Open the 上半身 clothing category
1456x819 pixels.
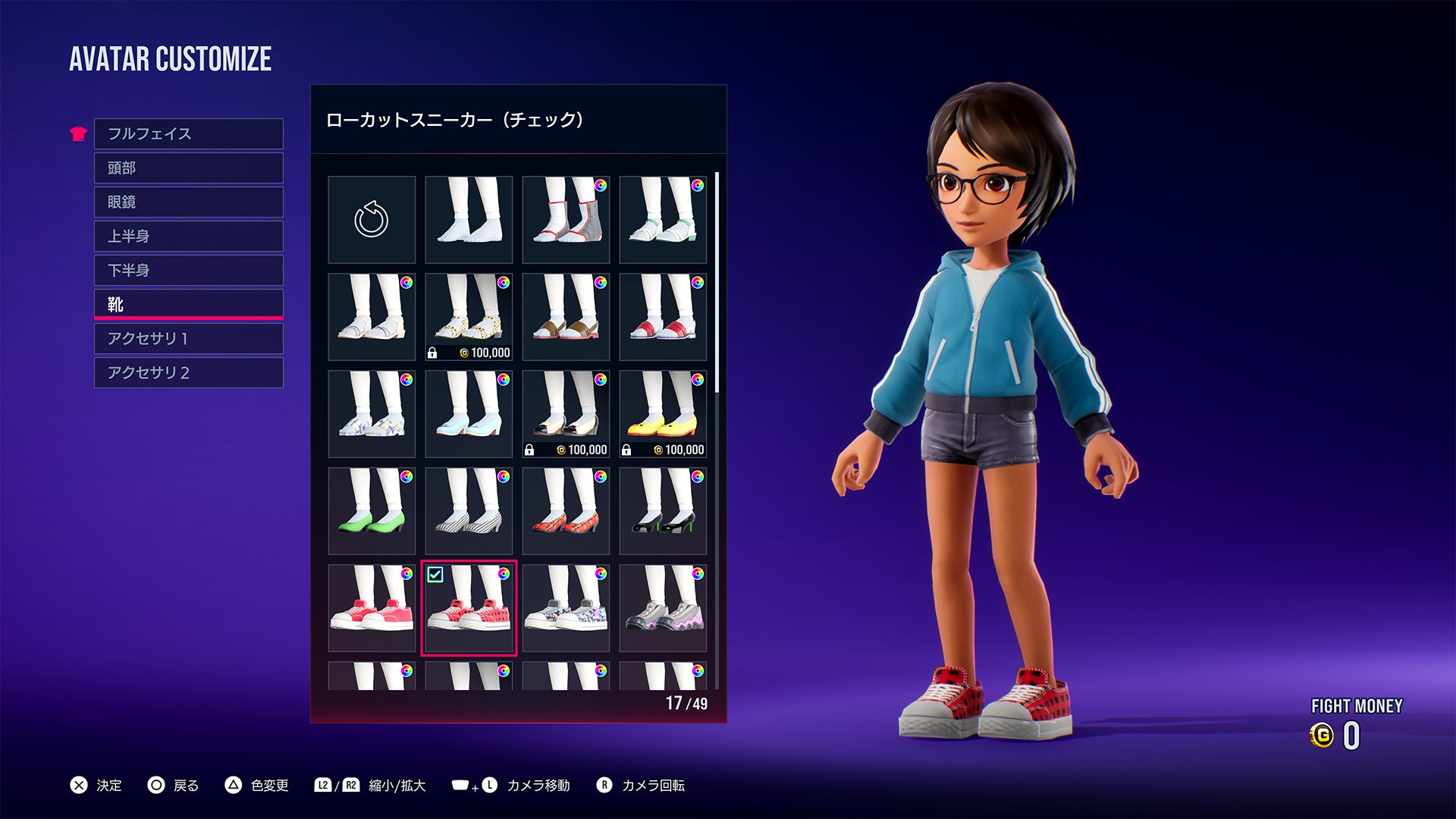(x=188, y=236)
